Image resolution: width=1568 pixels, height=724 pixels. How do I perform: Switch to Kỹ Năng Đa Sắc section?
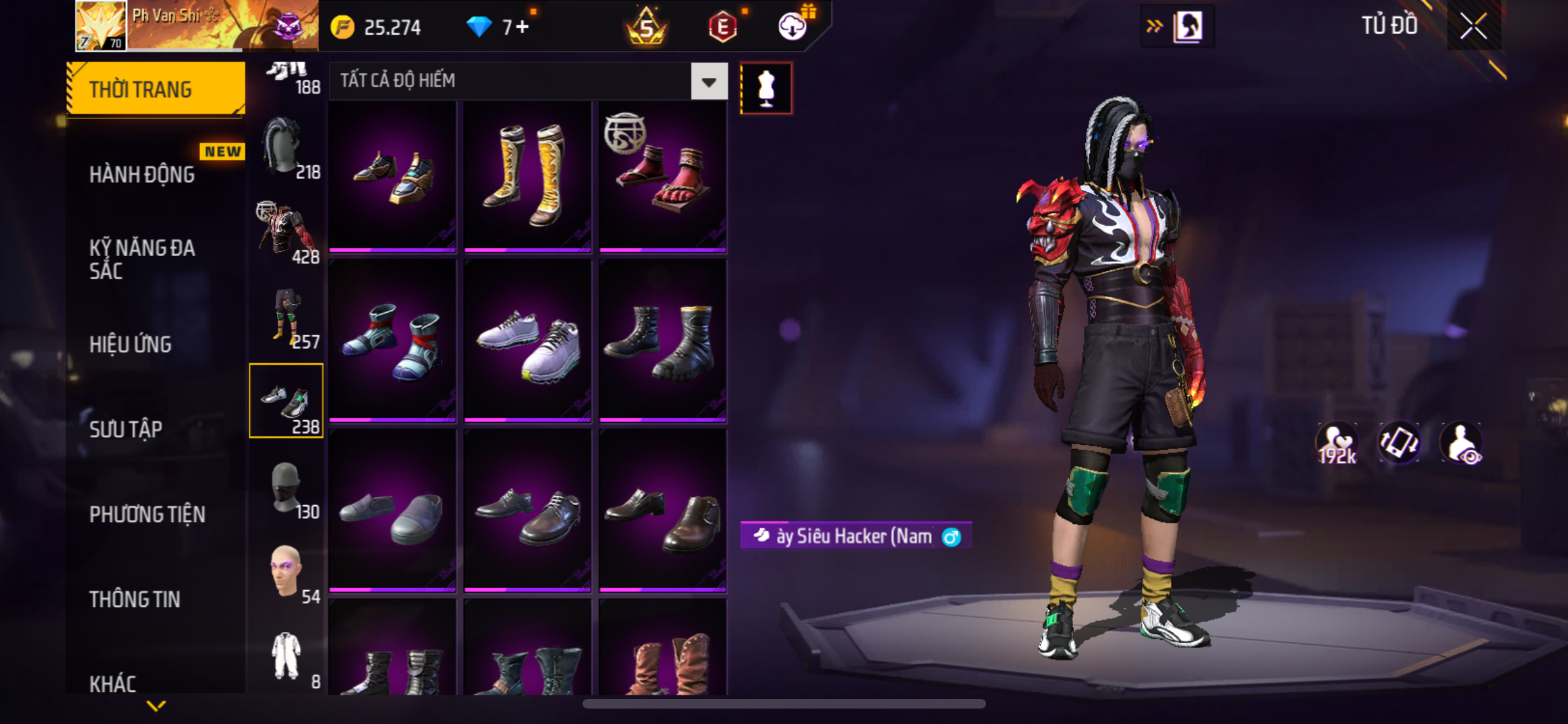point(142,259)
